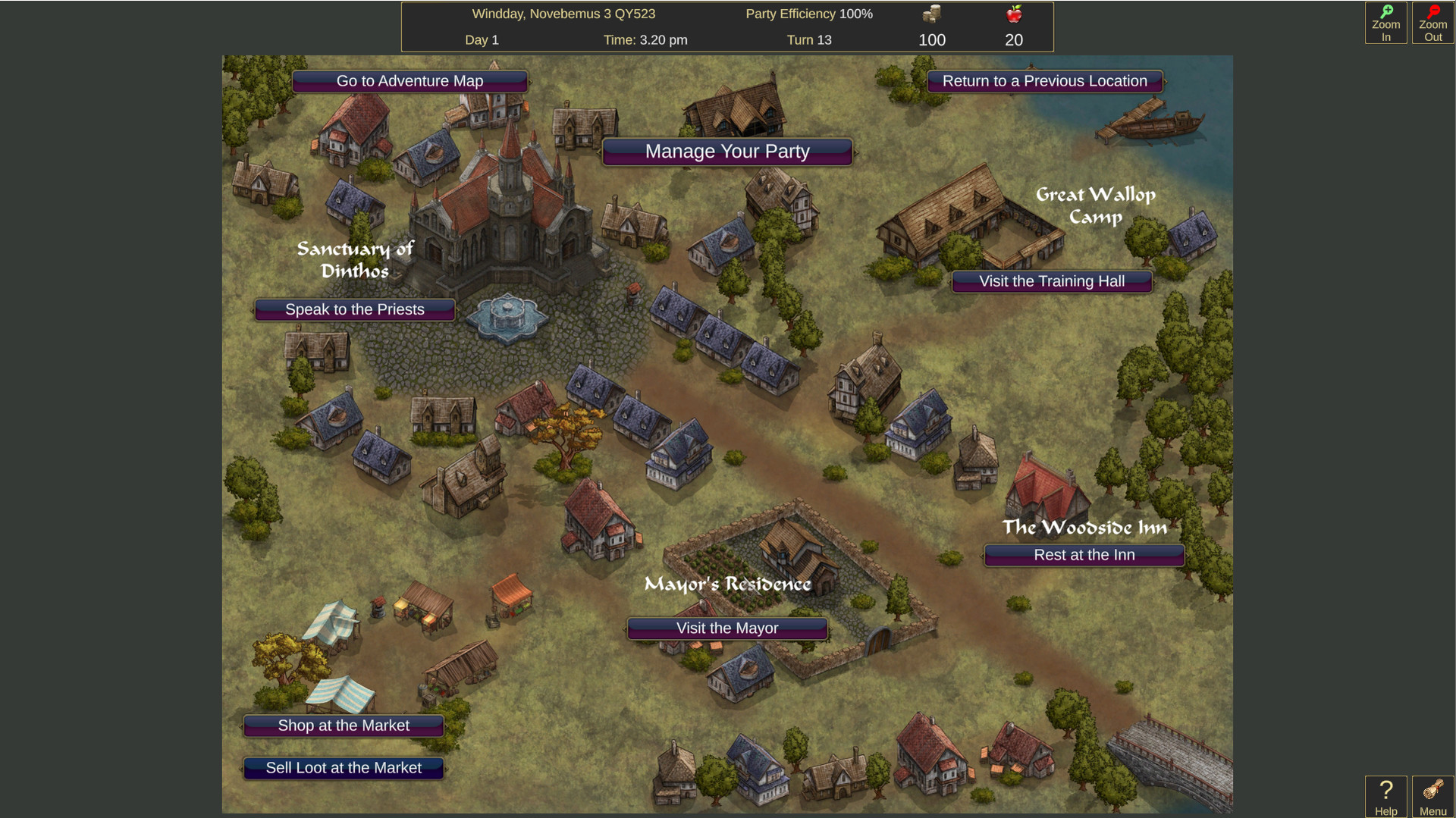The image size is (1456, 818).
Task: Visit the Mayor
Action: (x=726, y=628)
